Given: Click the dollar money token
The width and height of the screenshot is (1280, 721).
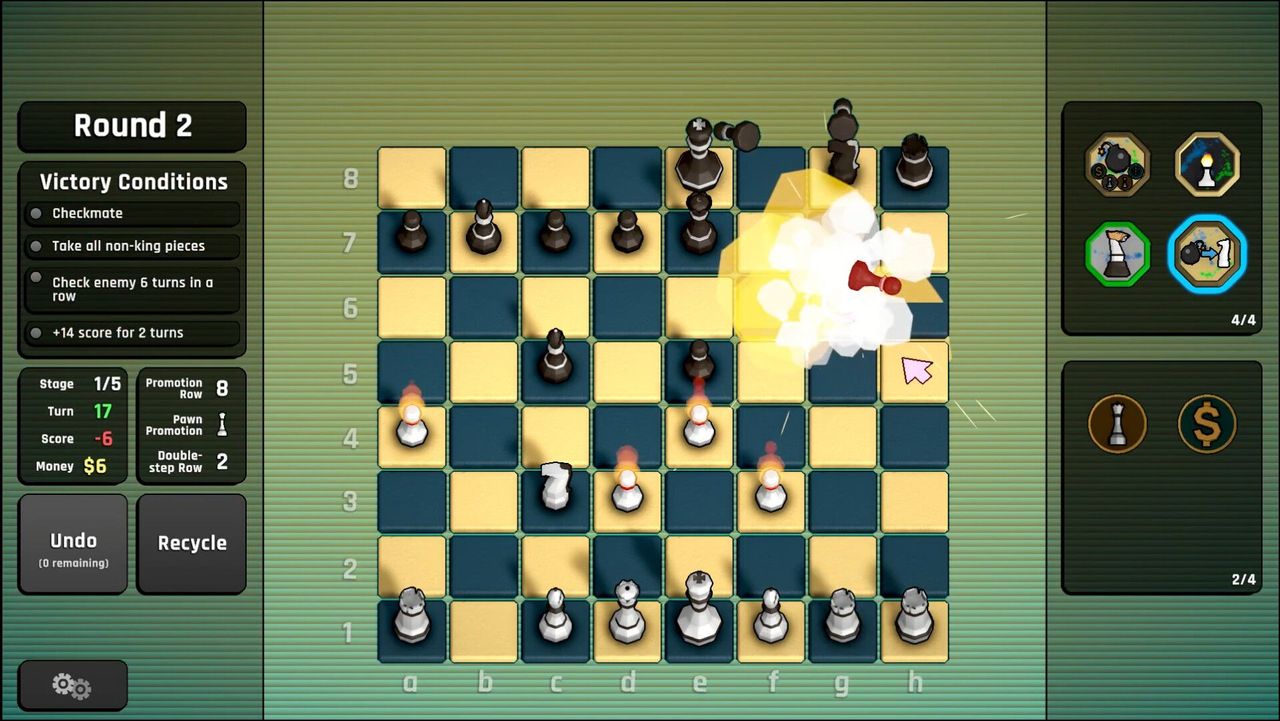Looking at the screenshot, I should click(x=1205, y=424).
